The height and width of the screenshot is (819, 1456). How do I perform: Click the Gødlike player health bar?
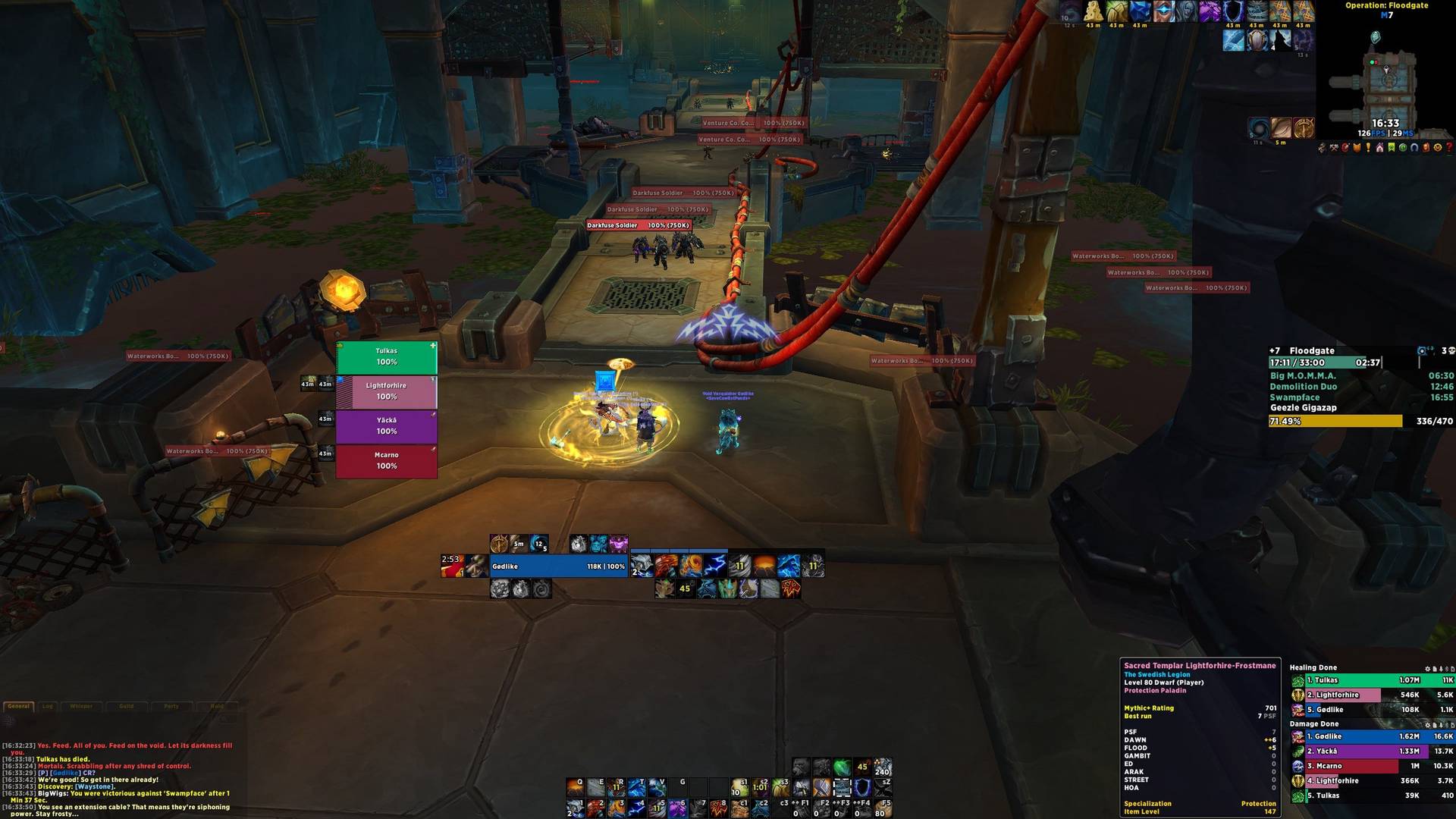[559, 566]
